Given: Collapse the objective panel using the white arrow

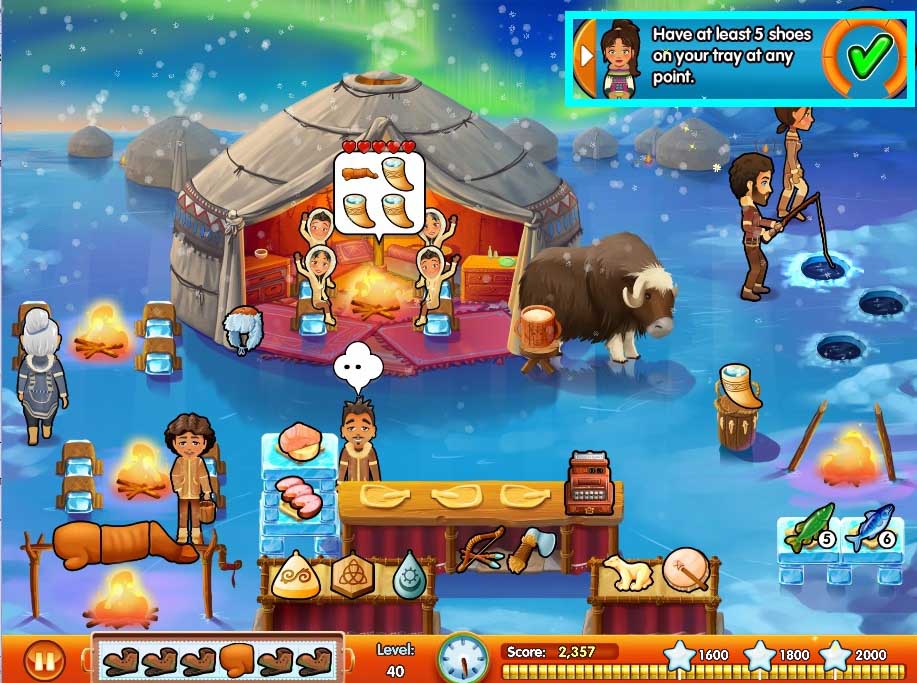Looking at the screenshot, I should (x=586, y=56).
